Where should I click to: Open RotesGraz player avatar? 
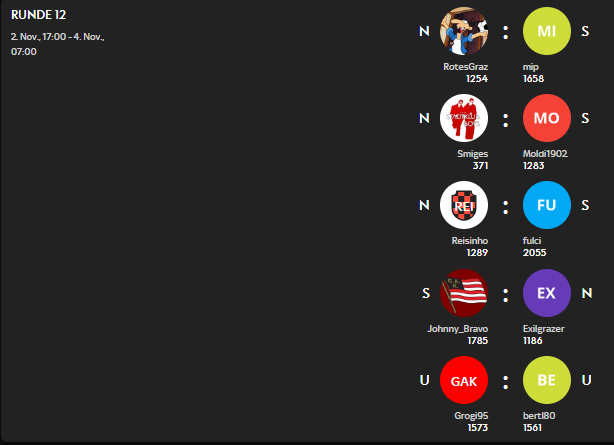click(x=464, y=32)
